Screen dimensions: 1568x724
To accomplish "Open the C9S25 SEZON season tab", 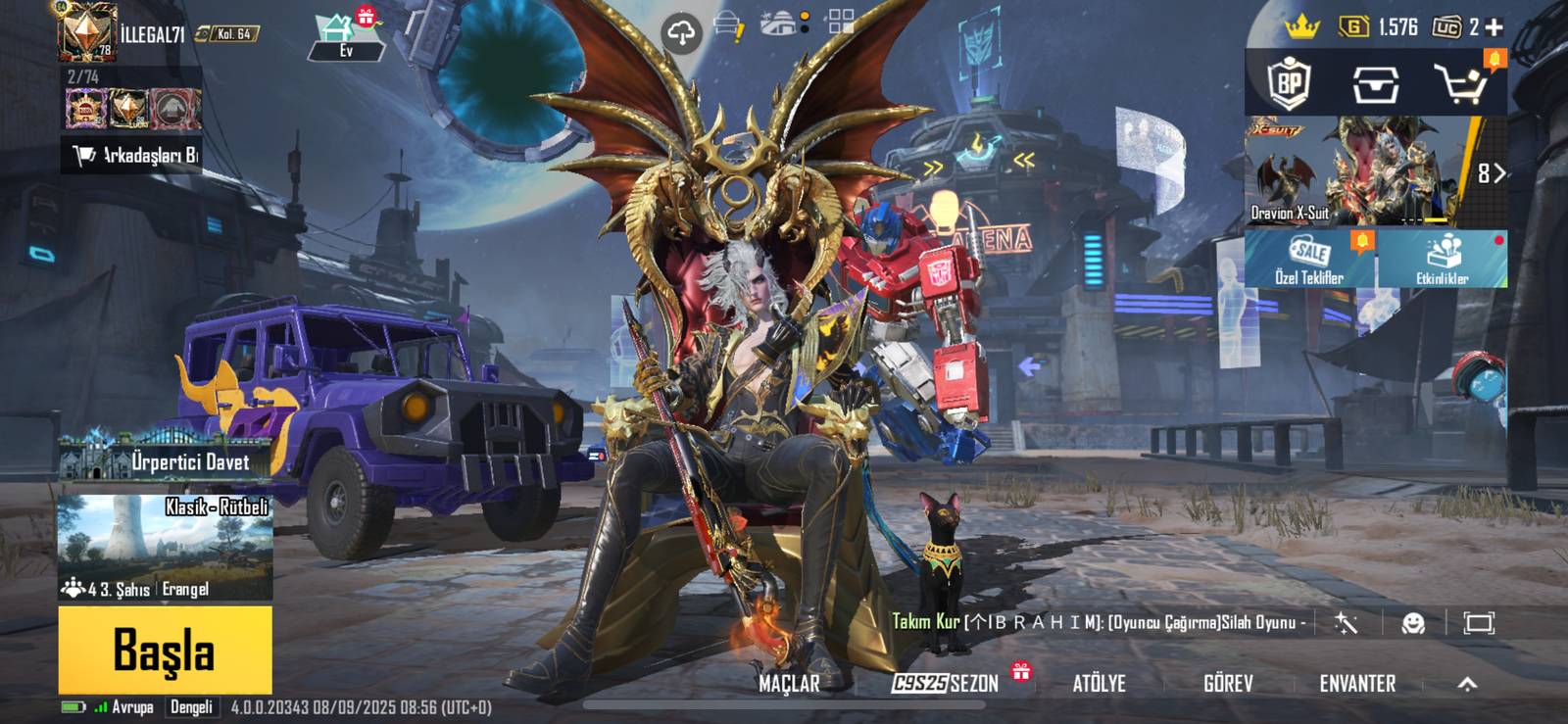I will pos(945,684).
